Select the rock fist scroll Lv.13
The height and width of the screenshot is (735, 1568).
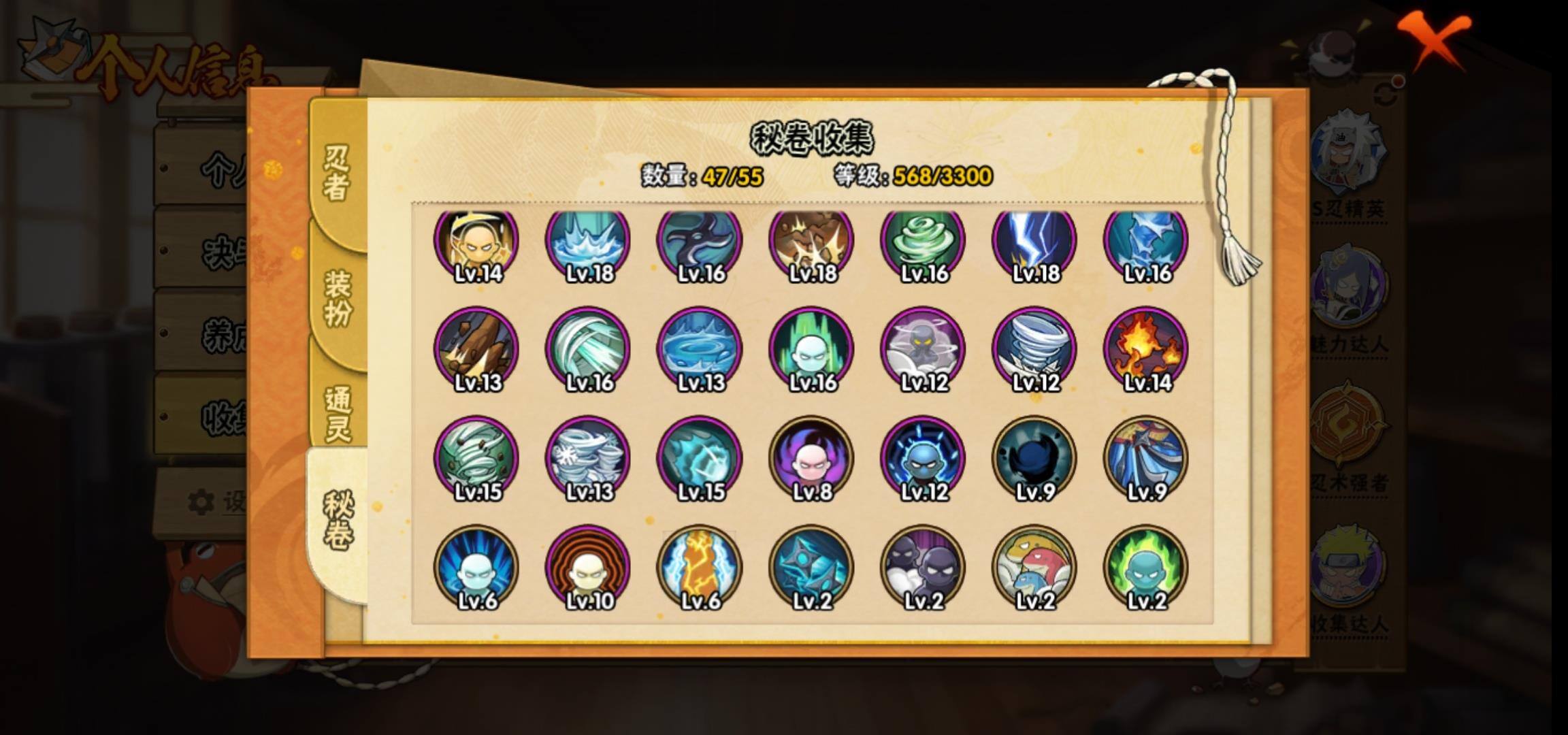pyautogui.click(x=476, y=348)
